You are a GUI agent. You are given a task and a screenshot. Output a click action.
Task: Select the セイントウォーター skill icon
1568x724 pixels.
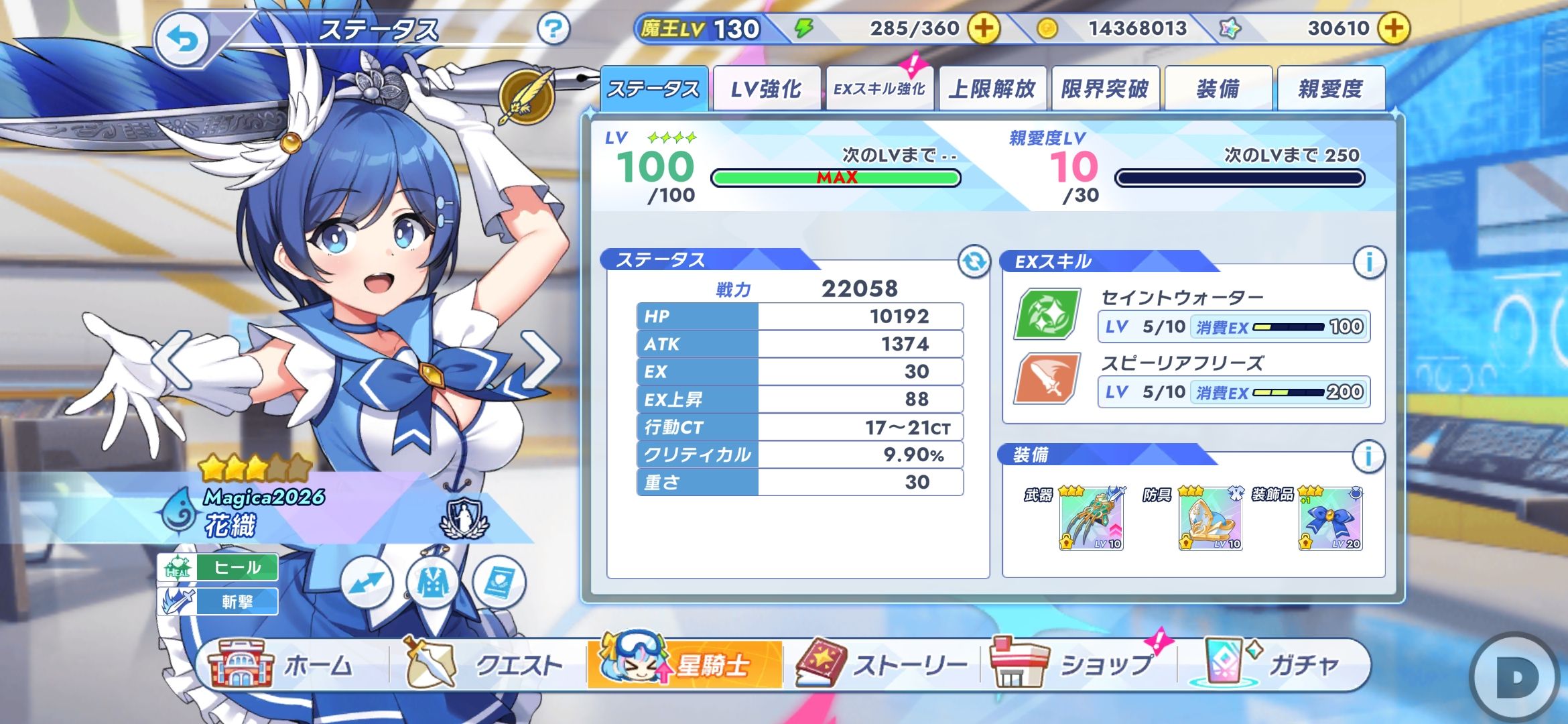pos(1047,314)
